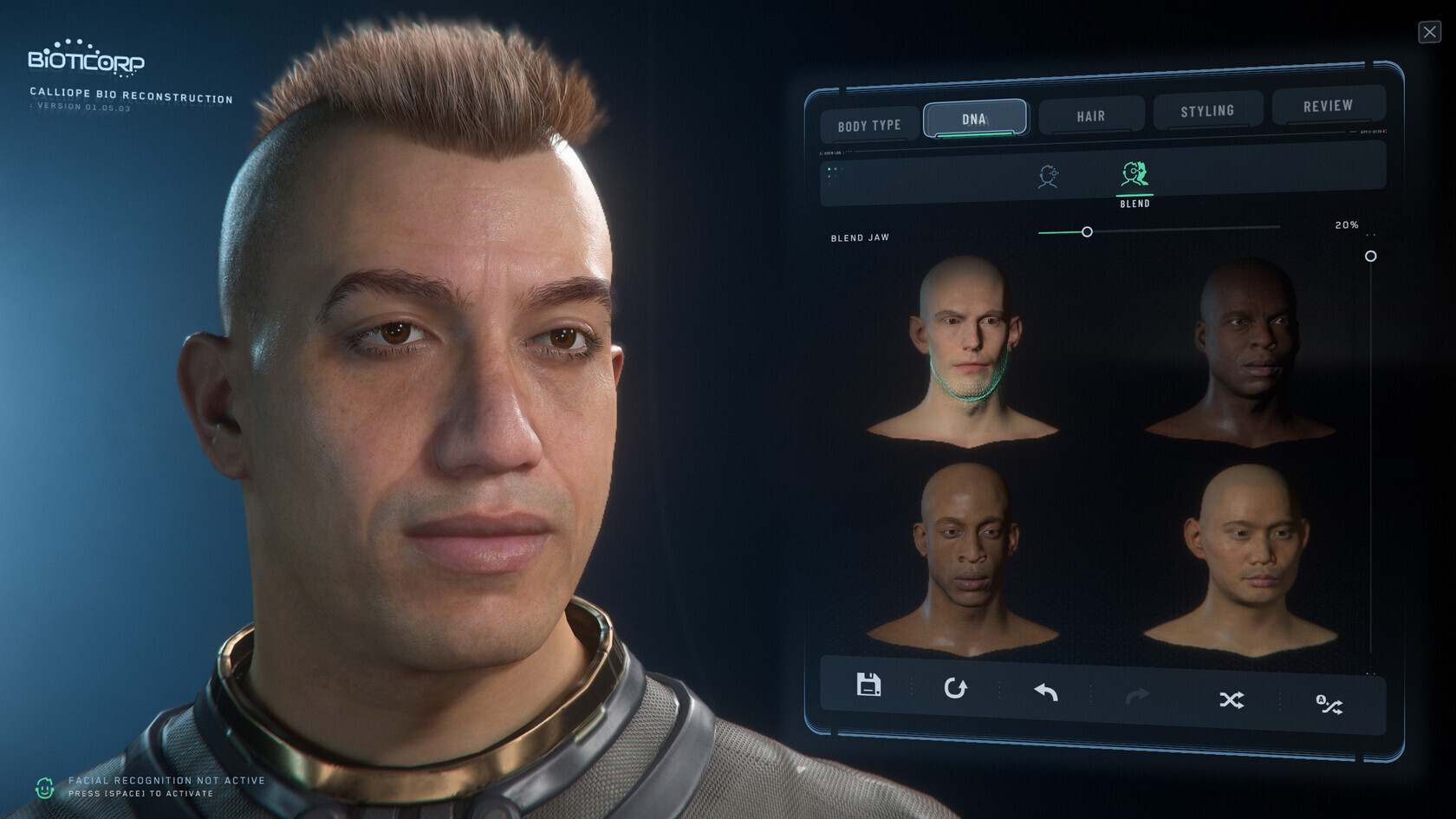
Task: Save the character with the floppy disk icon
Action: (868, 685)
